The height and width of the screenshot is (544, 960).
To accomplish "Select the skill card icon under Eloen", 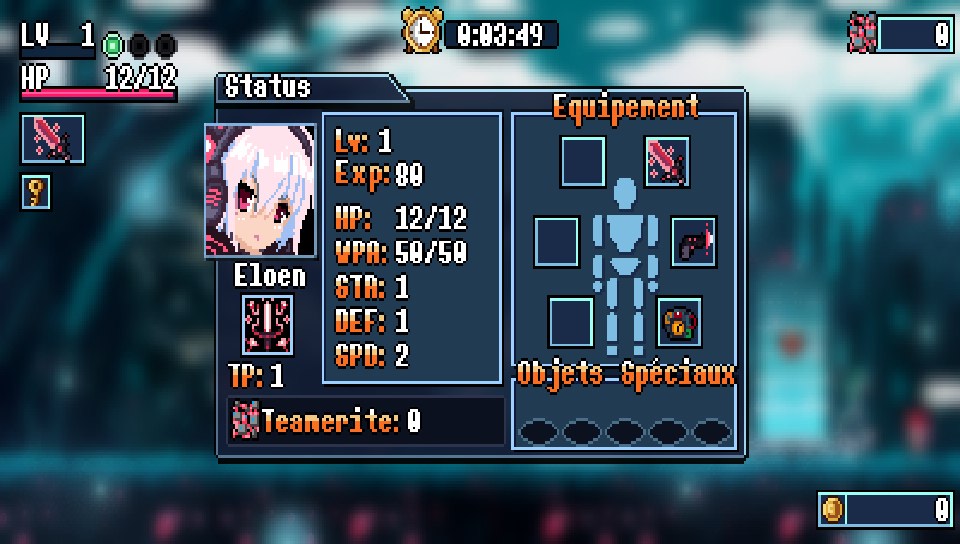I will [267, 325].
